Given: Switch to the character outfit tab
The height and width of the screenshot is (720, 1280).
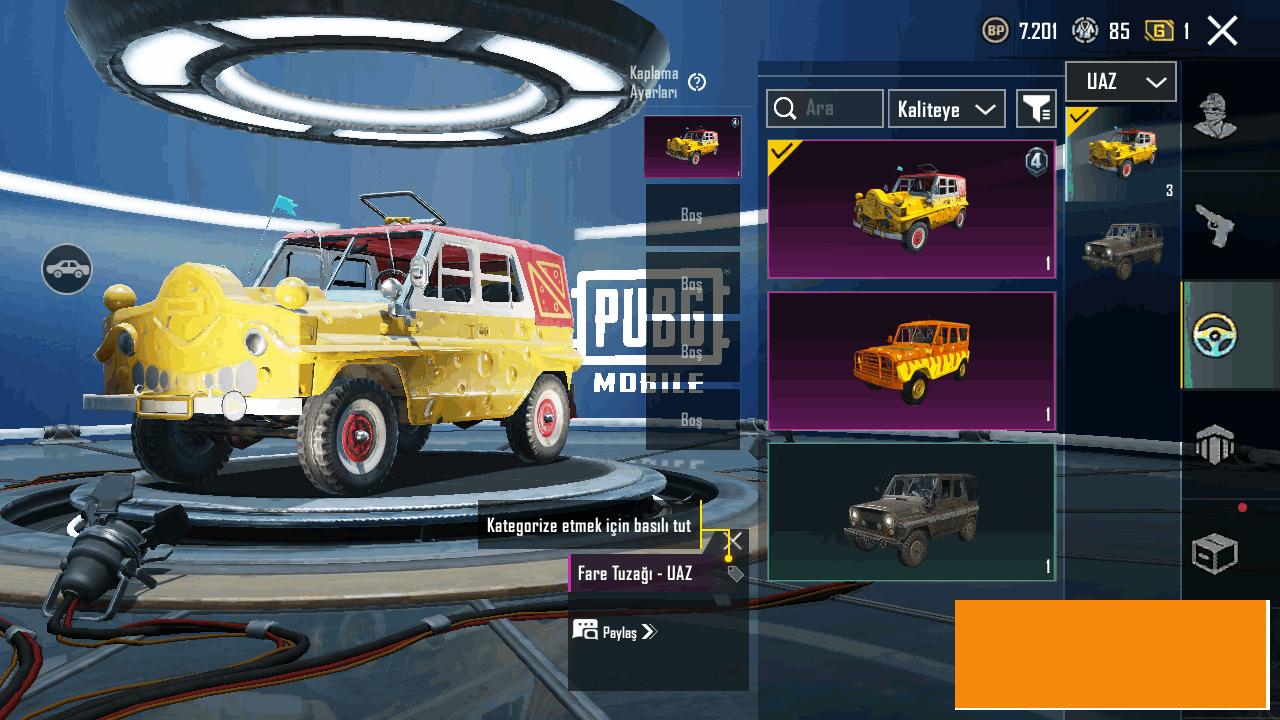Looking at the screenshot, I should (x=1215, y=117).
